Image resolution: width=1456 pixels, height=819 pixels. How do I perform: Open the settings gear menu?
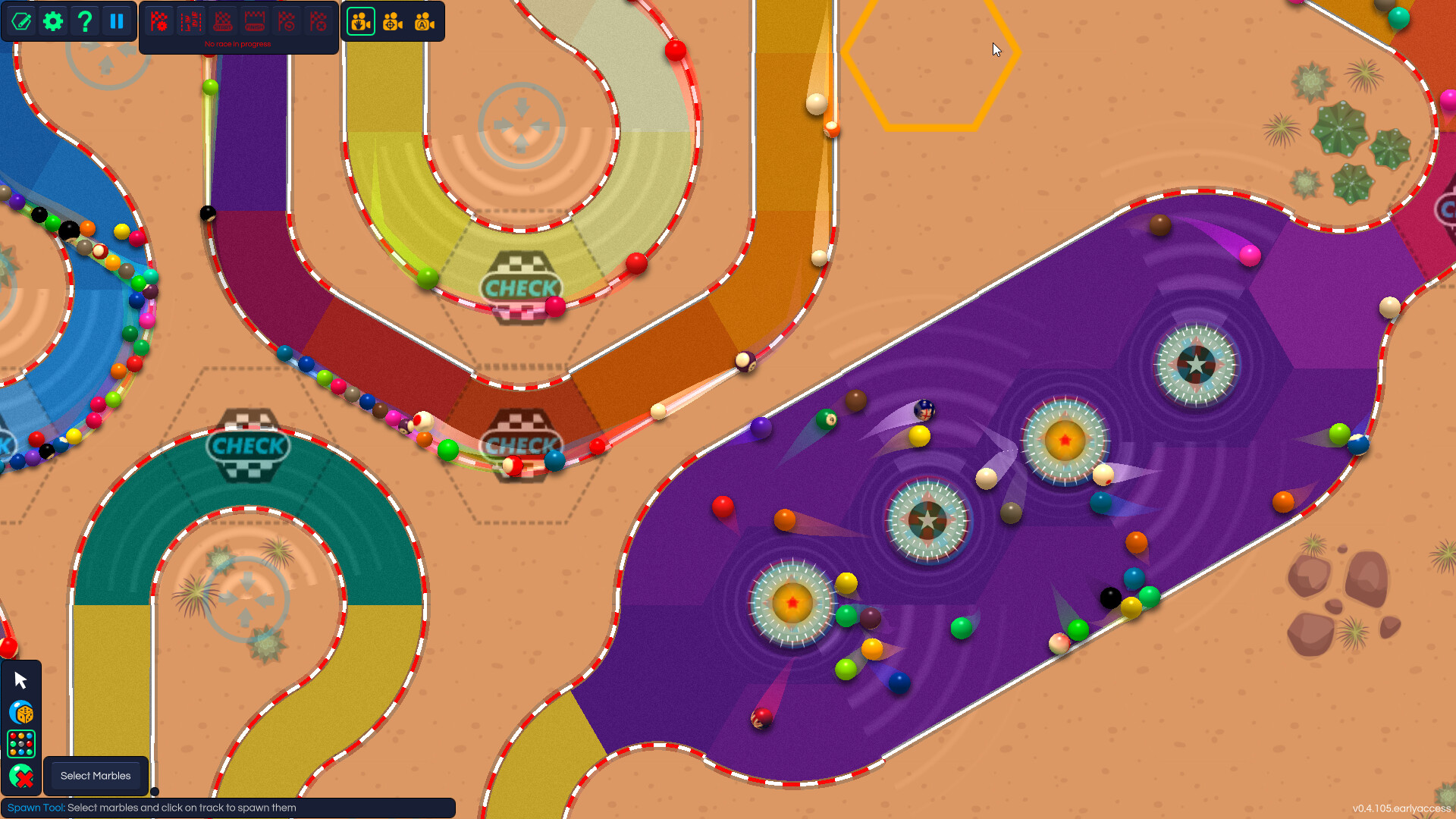click(52, 21)
